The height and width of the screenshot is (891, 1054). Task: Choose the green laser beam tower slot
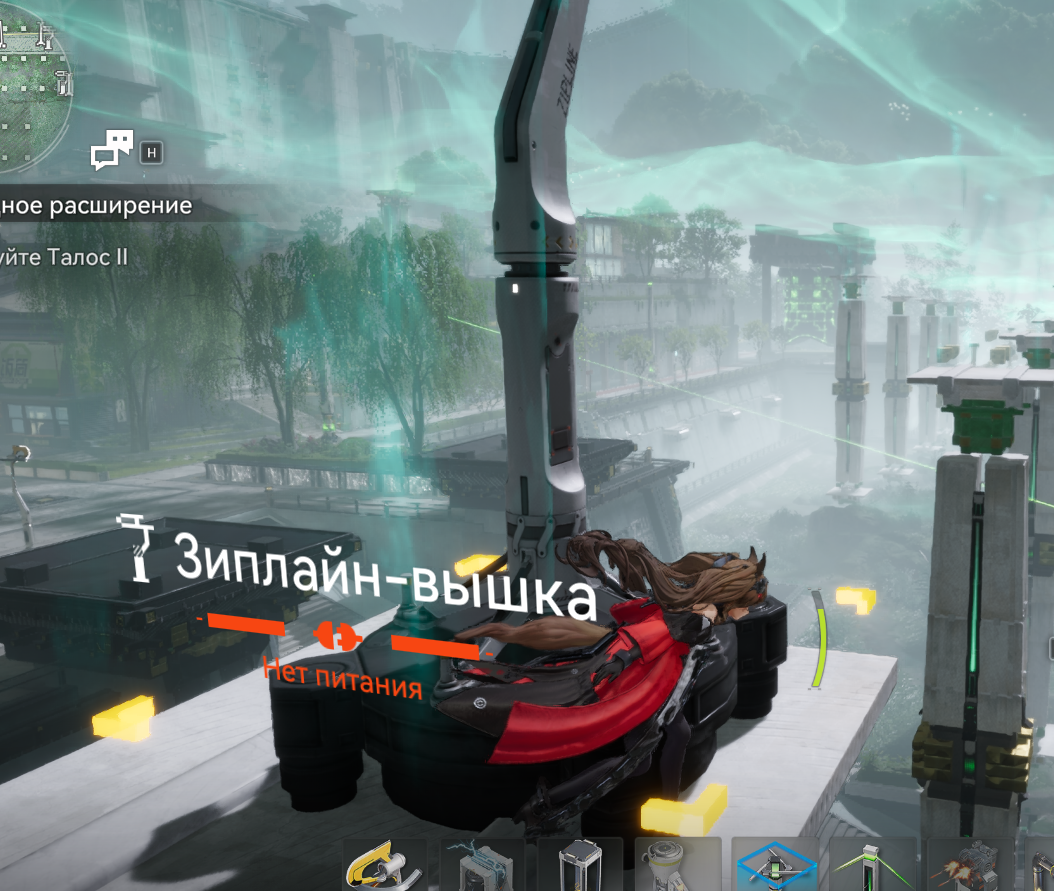(871, 866)
